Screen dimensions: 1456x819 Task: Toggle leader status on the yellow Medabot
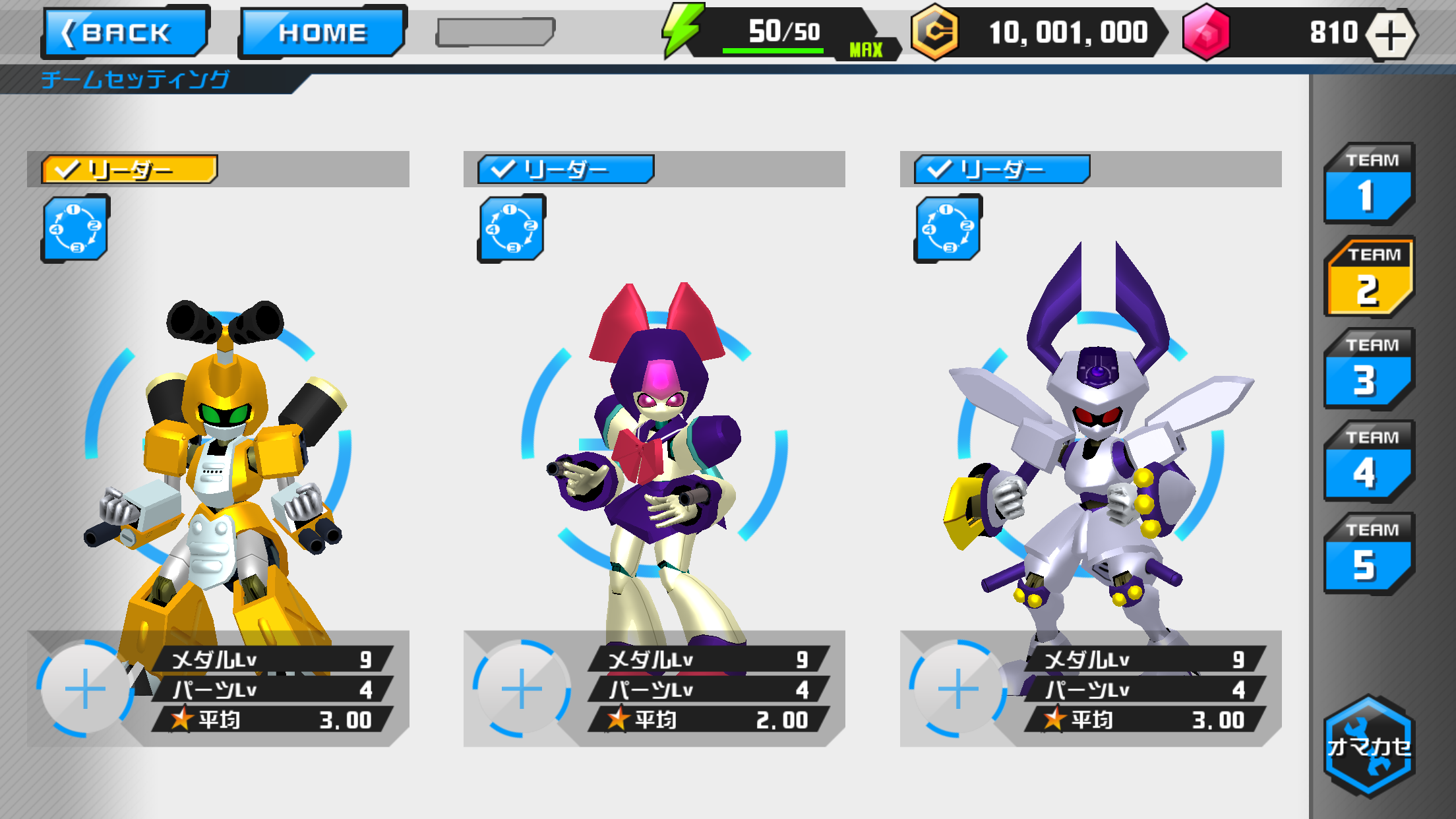pos(130,170)
